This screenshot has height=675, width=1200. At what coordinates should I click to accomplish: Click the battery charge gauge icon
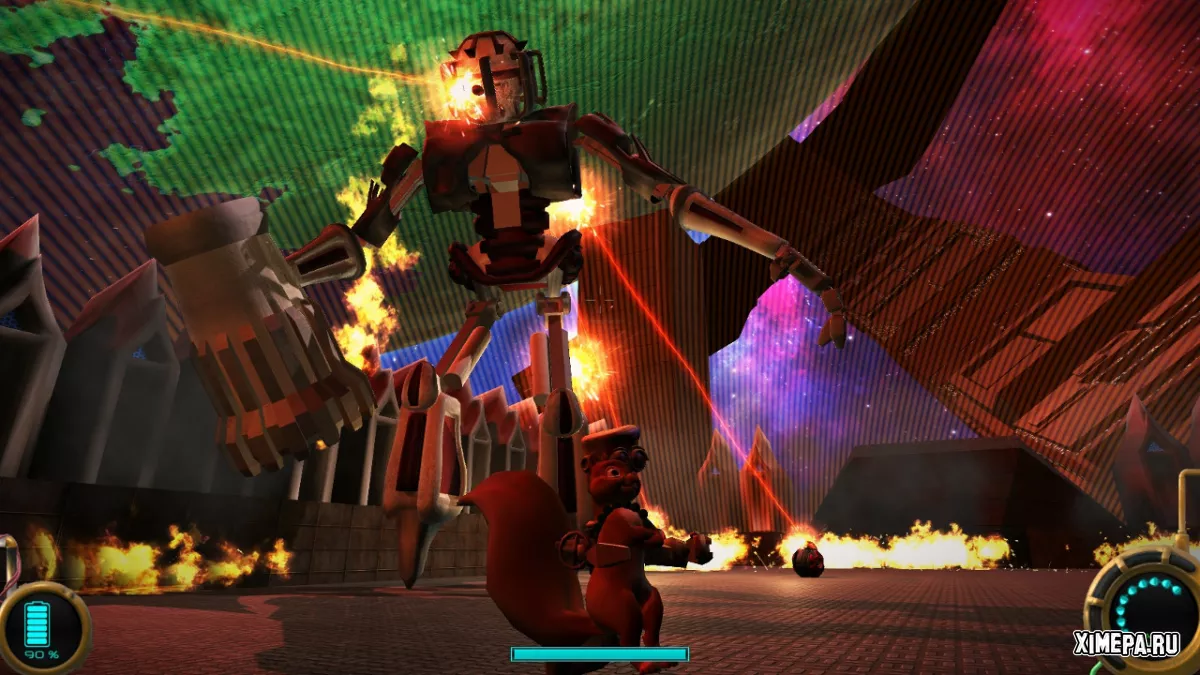click(38, 623)
